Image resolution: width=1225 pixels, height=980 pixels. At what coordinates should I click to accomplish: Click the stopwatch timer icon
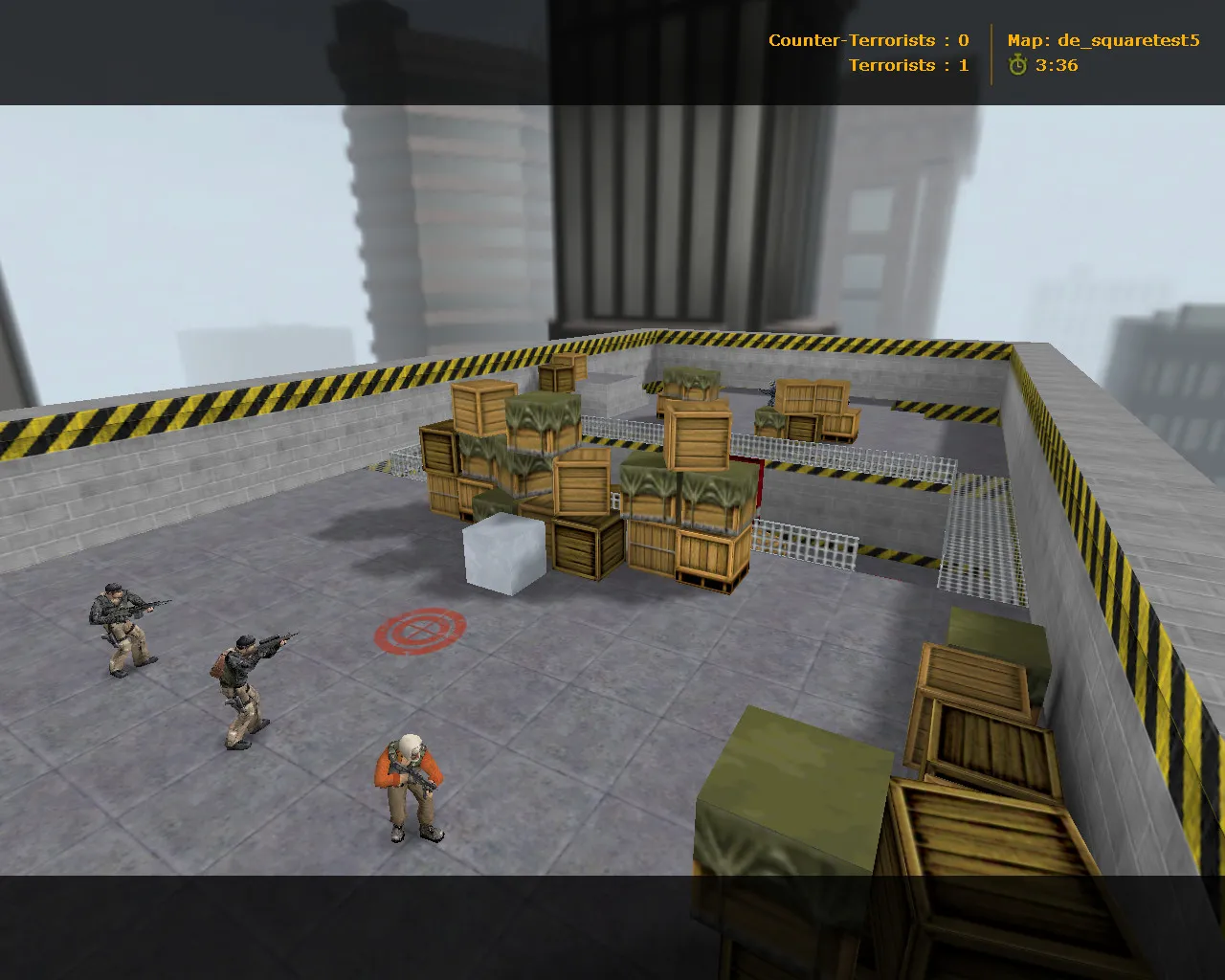pos(1016,67)
